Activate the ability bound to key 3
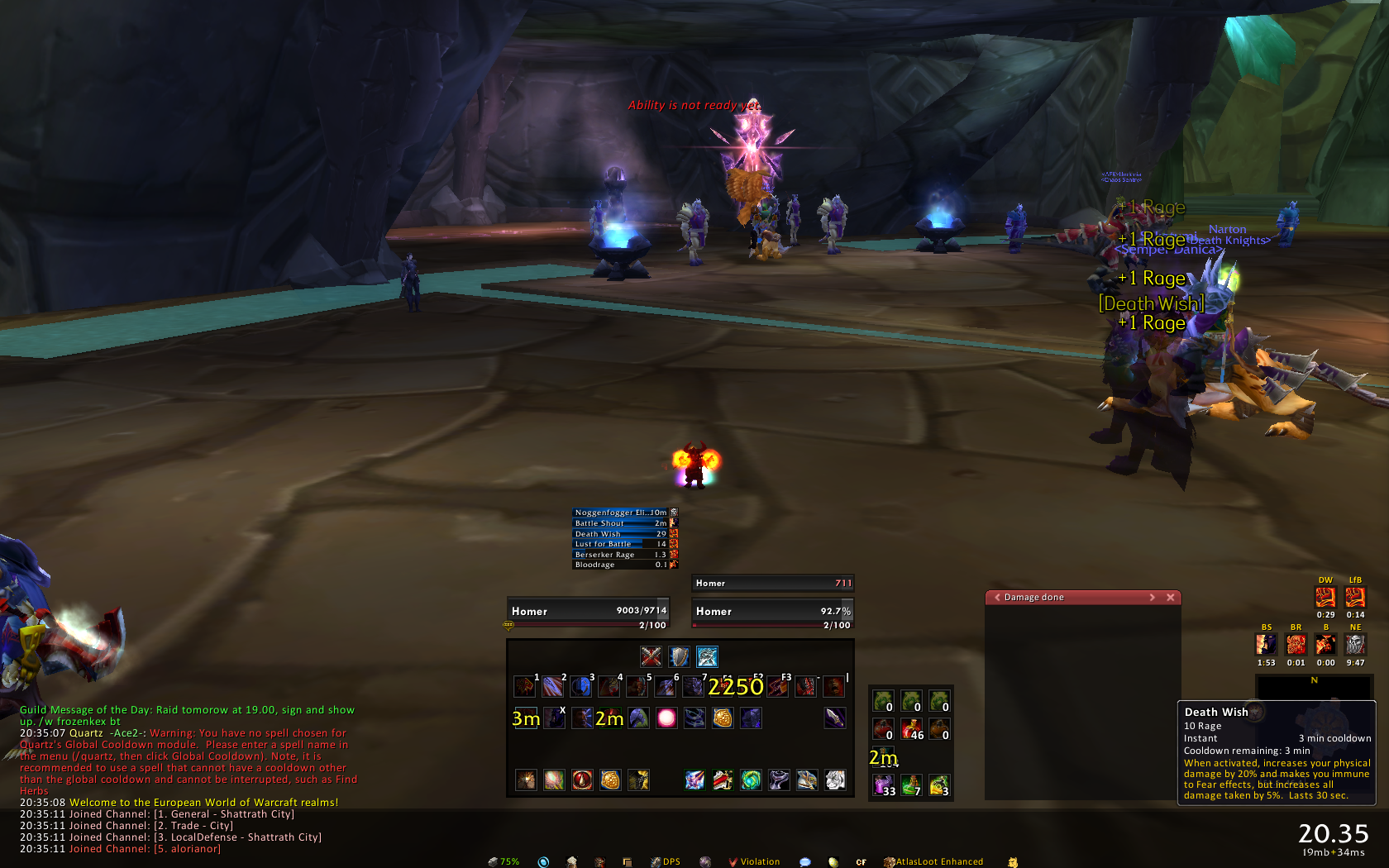Viewport: 1389px width, 868px height. (x=580, y=686)
